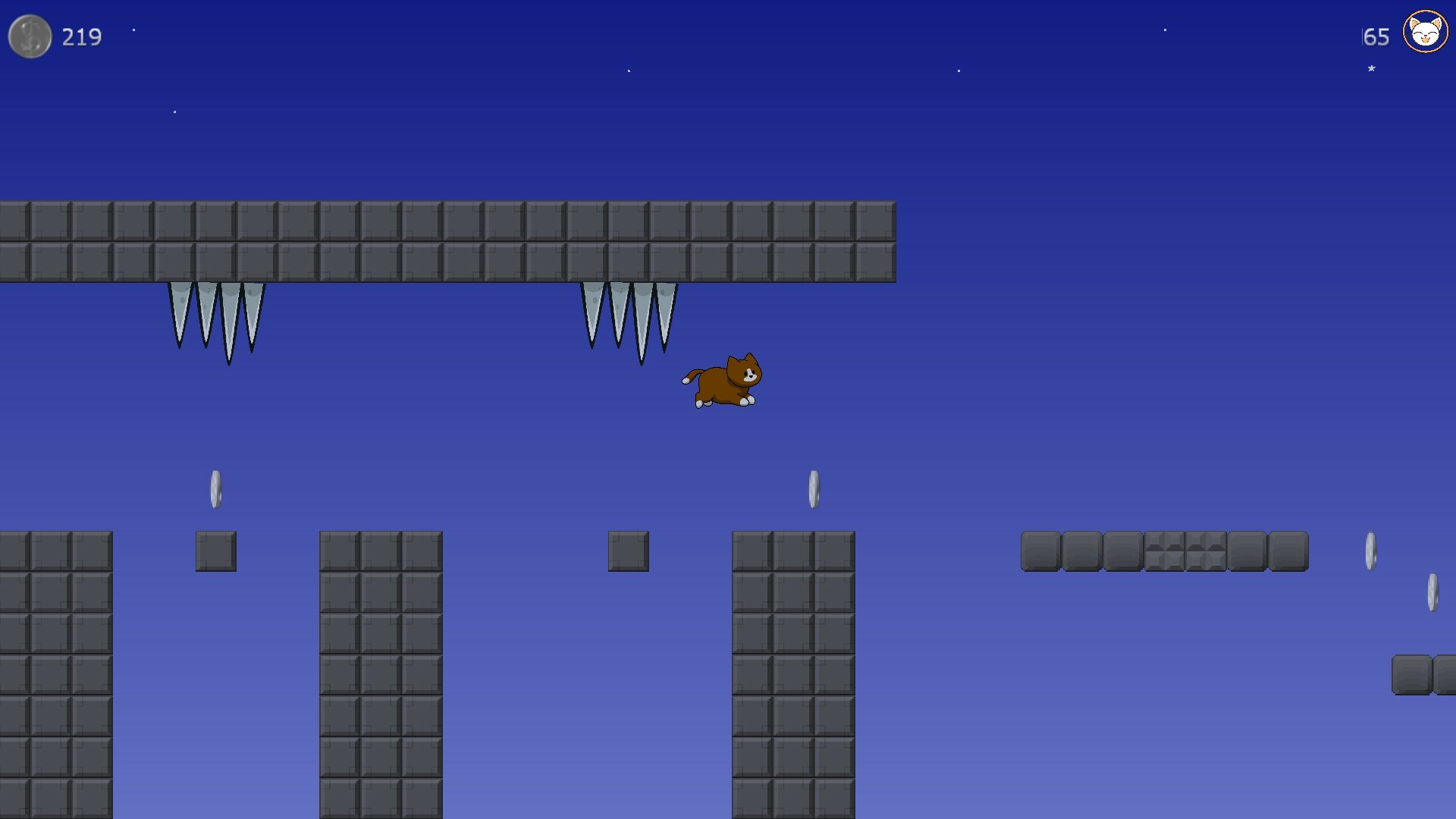
Task: Select the brown cat character in mid-air
Action: [722, 379]
